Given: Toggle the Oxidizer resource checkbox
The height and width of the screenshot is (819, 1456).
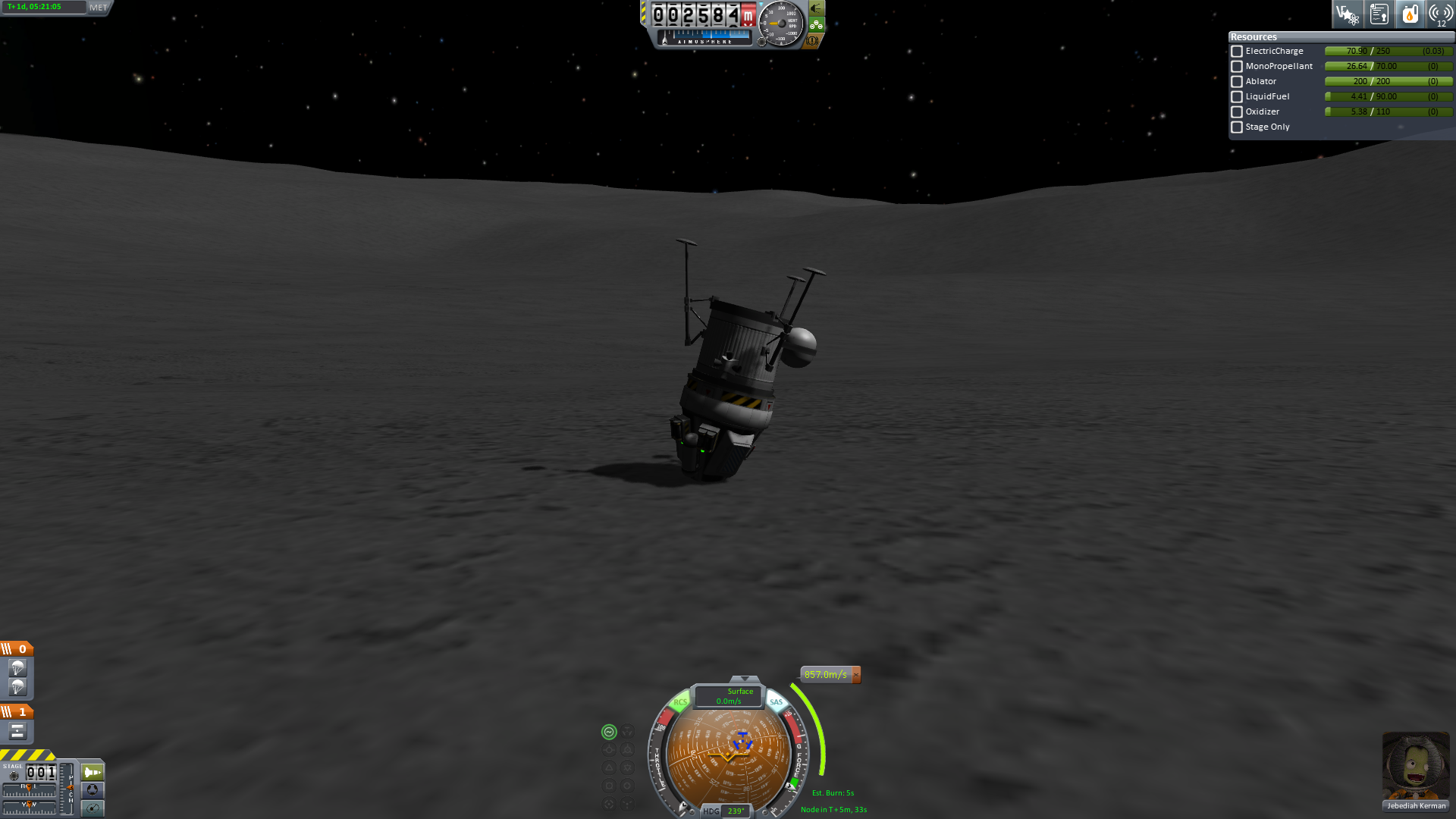Looking at the screenshot, I should (x=1237, y=112).
